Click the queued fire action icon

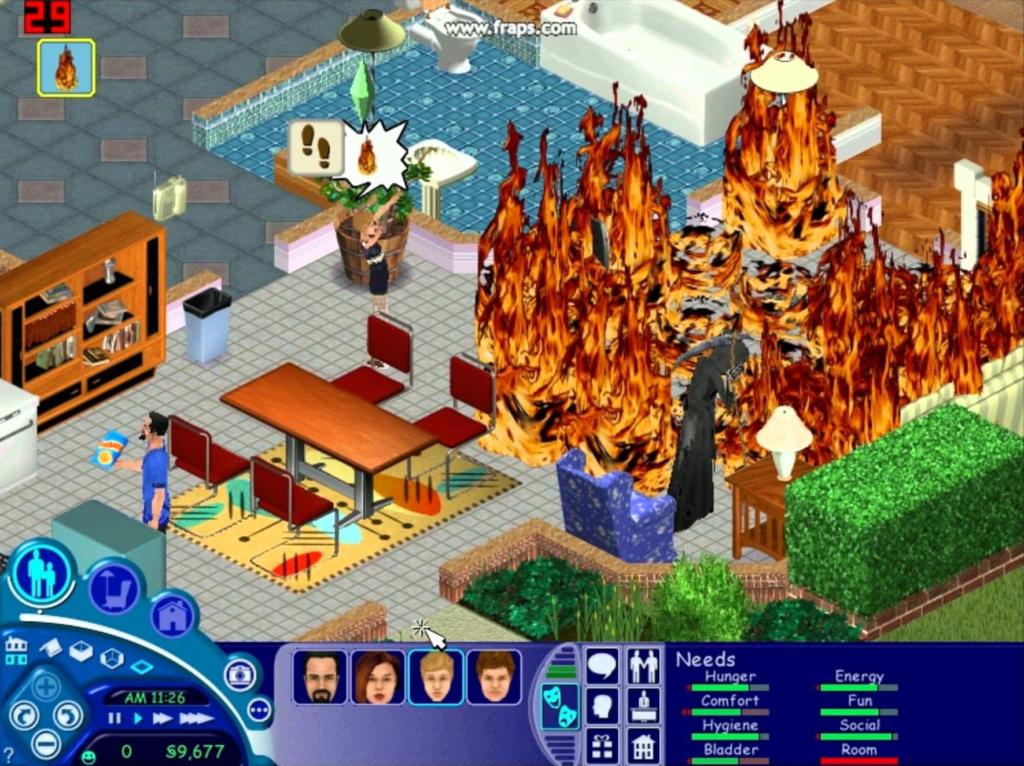coord(66,68)
